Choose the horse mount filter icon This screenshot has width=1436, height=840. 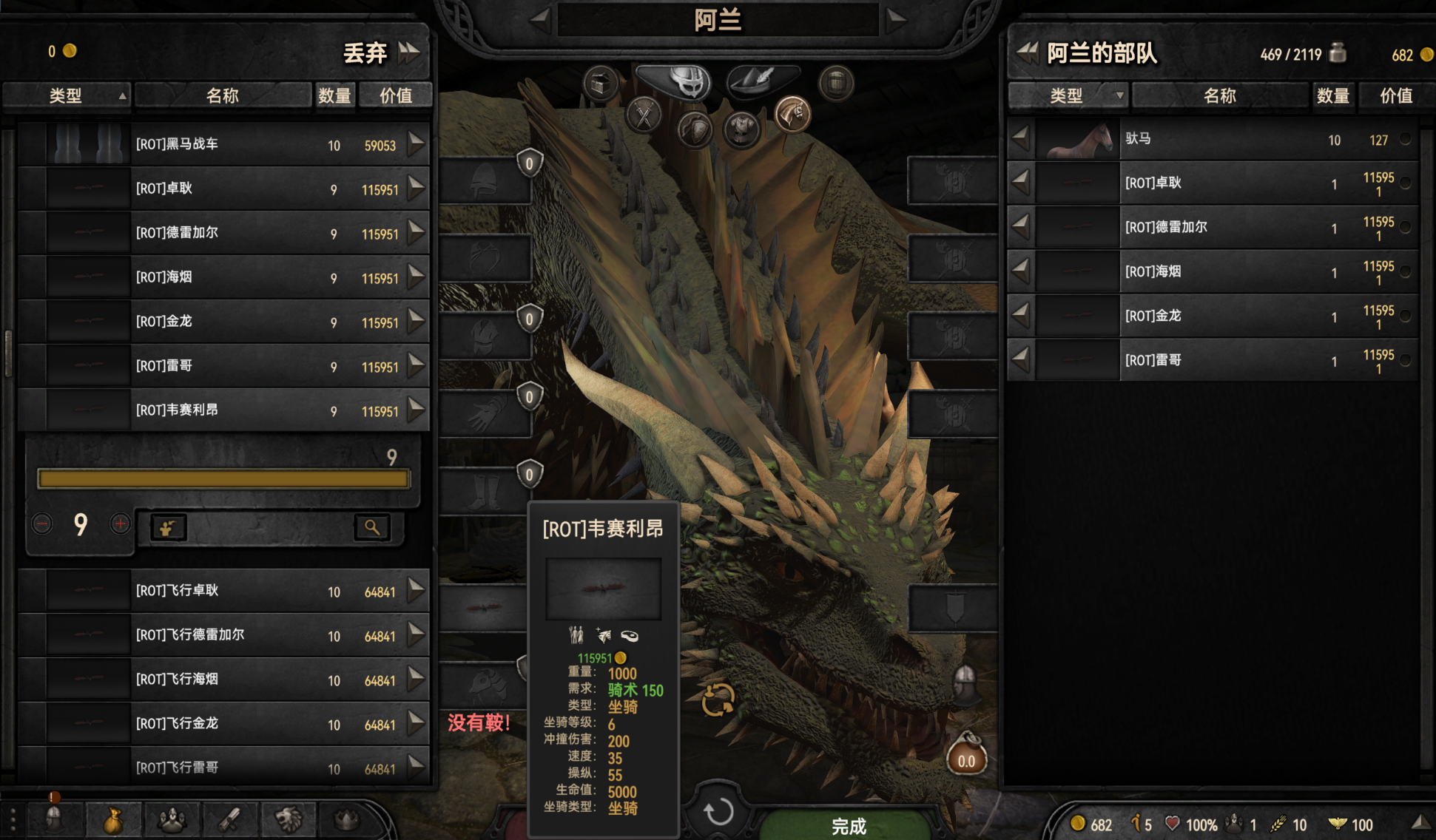pyautogui.click(x=792, y=115)
